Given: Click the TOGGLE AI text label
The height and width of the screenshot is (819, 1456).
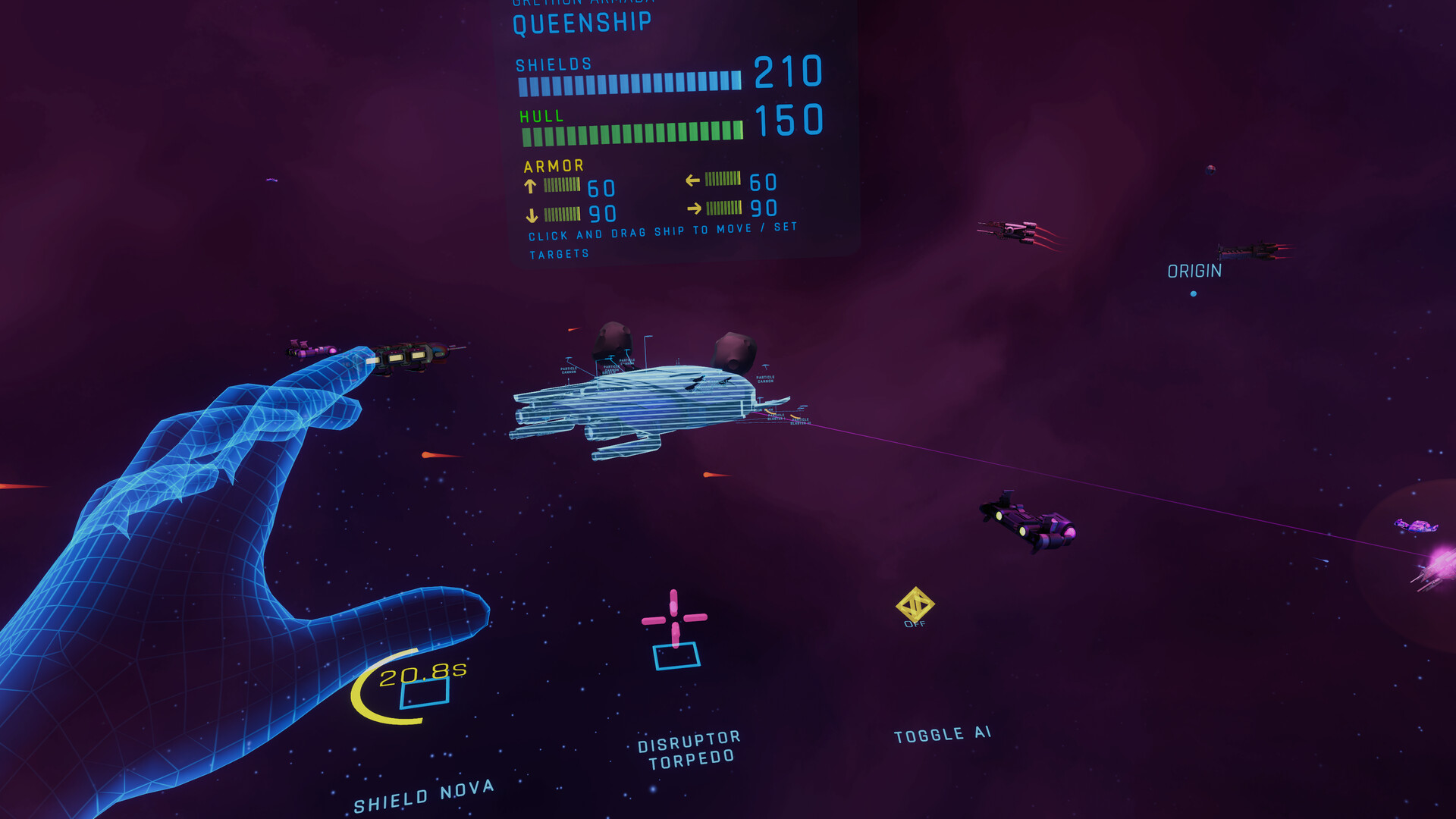Looking at the screenshot, I should 941,733.
